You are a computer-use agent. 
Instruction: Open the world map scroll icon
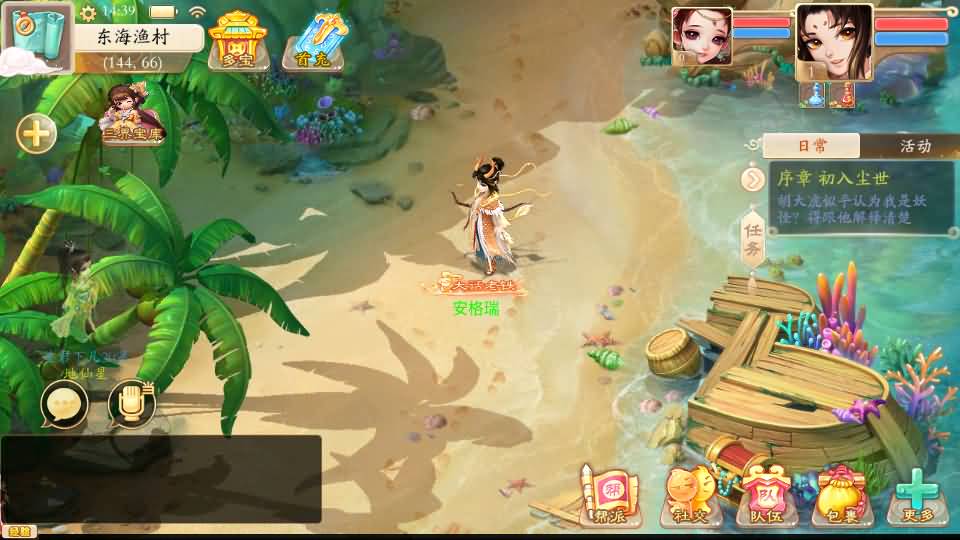pyautogui.click(x=35, y=36)
